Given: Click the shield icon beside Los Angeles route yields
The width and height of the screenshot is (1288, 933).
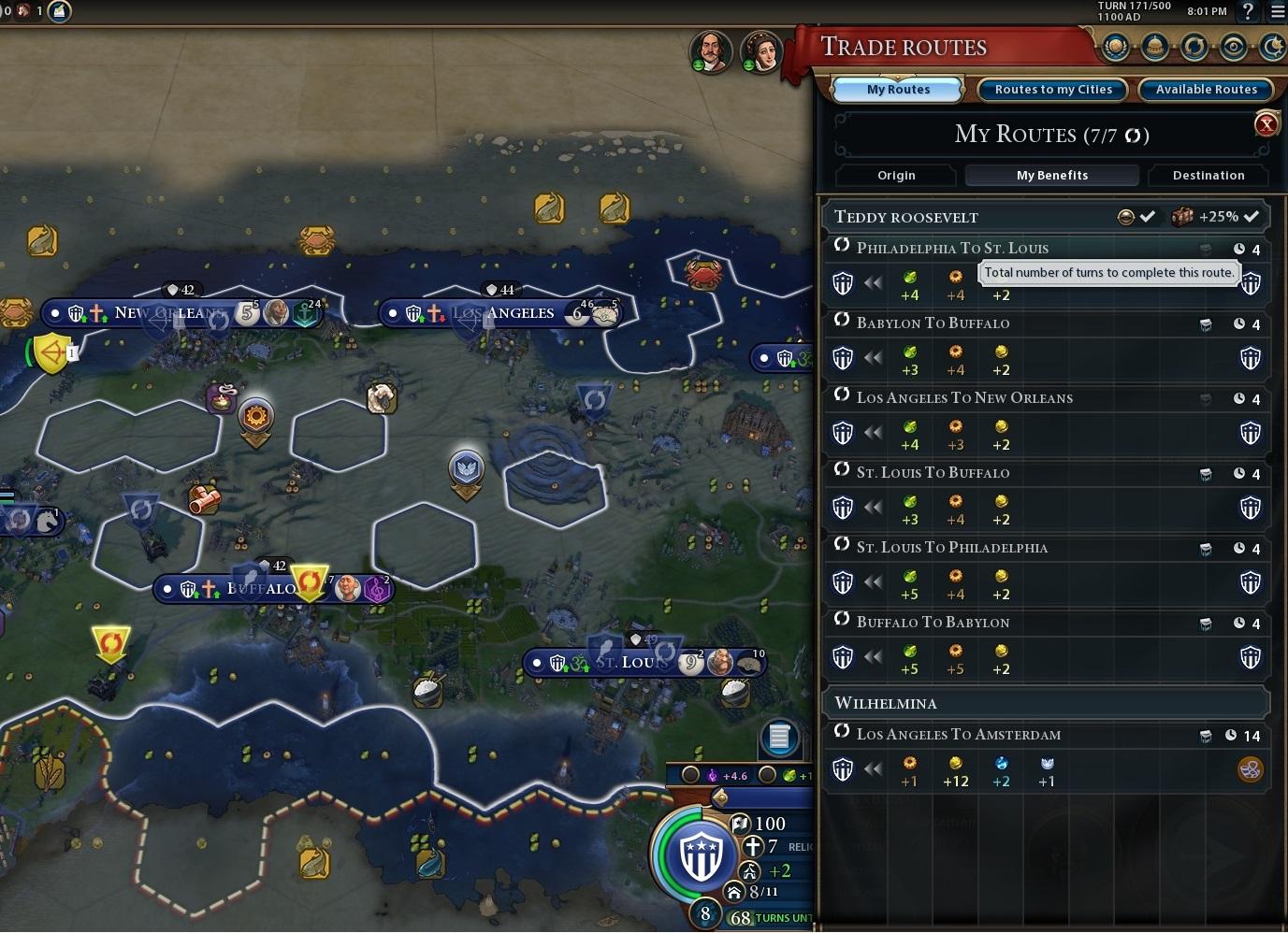Looking at the screenshot, I should 843,432.
